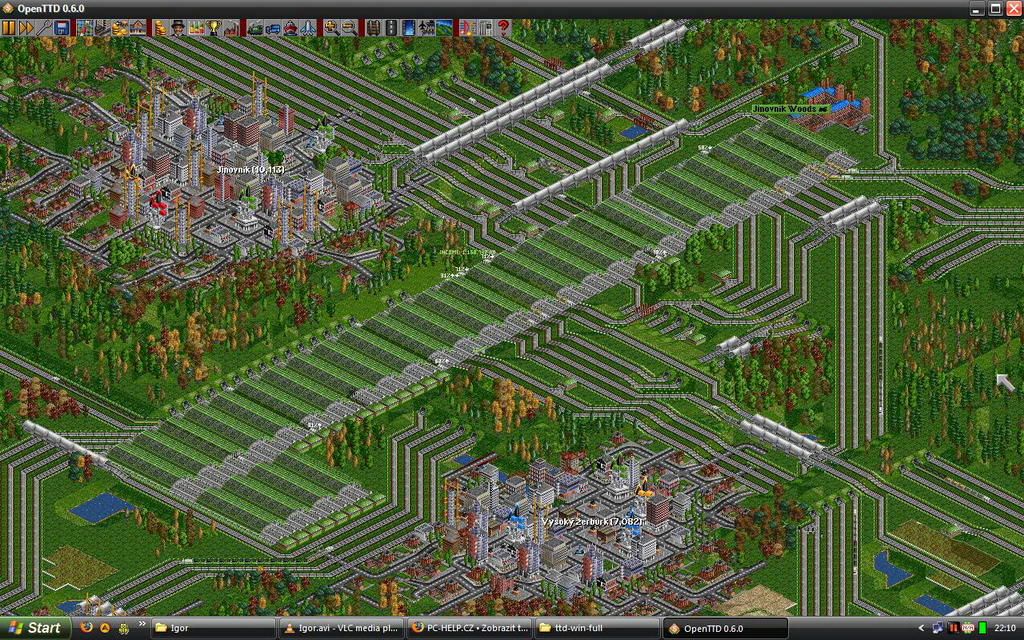Show the aircraft list
Image resolution: width=1024 pixels, height=640 pixels.
coord(307,28)
